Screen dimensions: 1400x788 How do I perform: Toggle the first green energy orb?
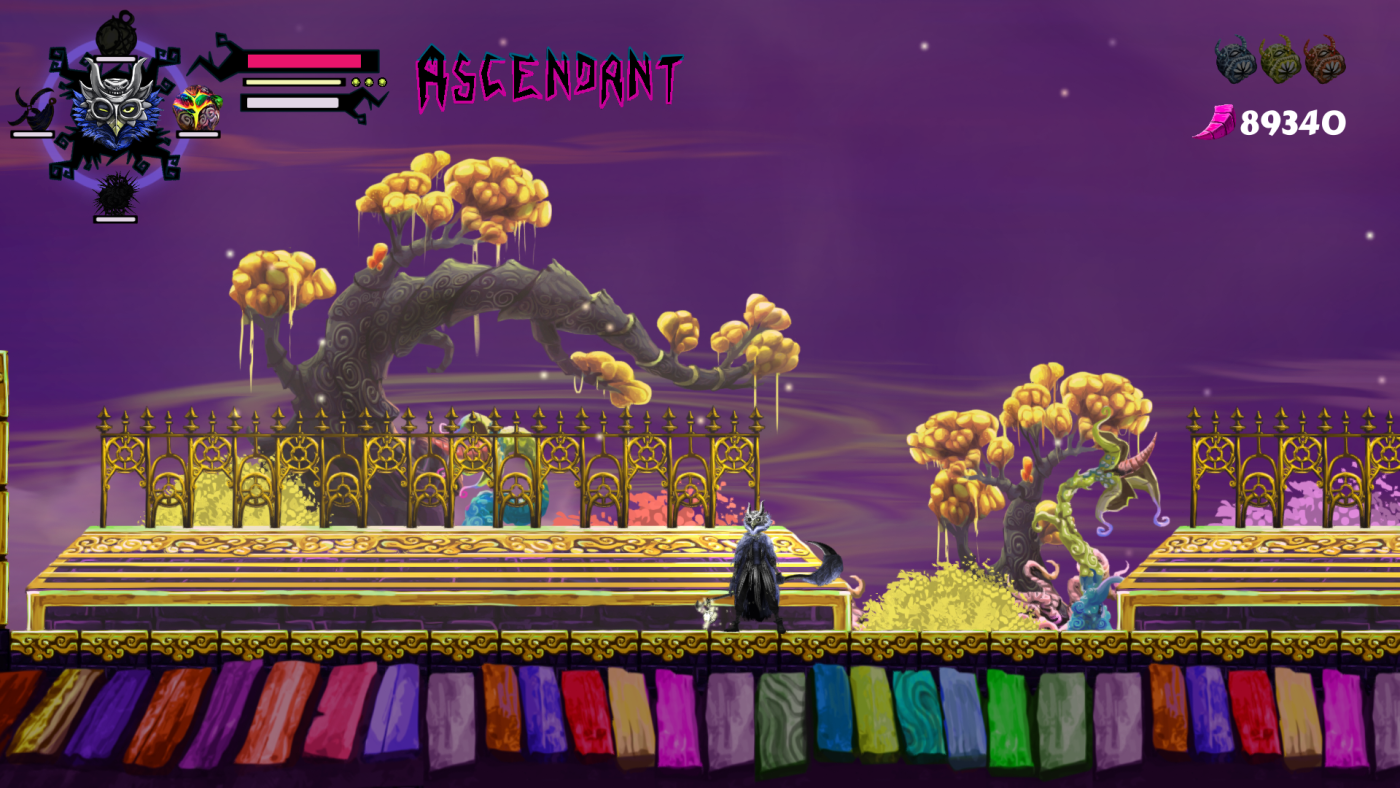click(x=356, y=82)
